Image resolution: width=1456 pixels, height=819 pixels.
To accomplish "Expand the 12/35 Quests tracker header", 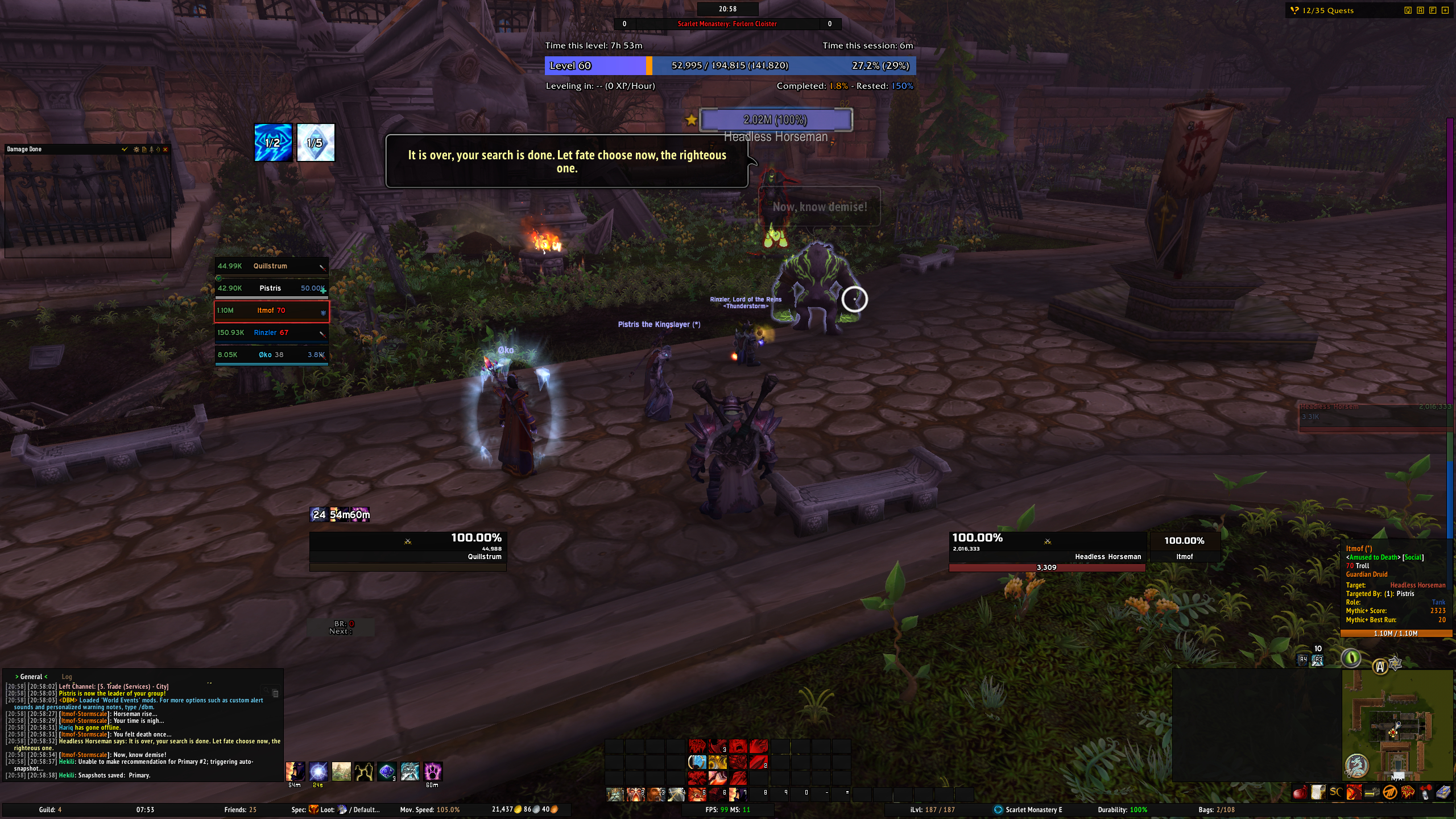I will [1327, 10].
